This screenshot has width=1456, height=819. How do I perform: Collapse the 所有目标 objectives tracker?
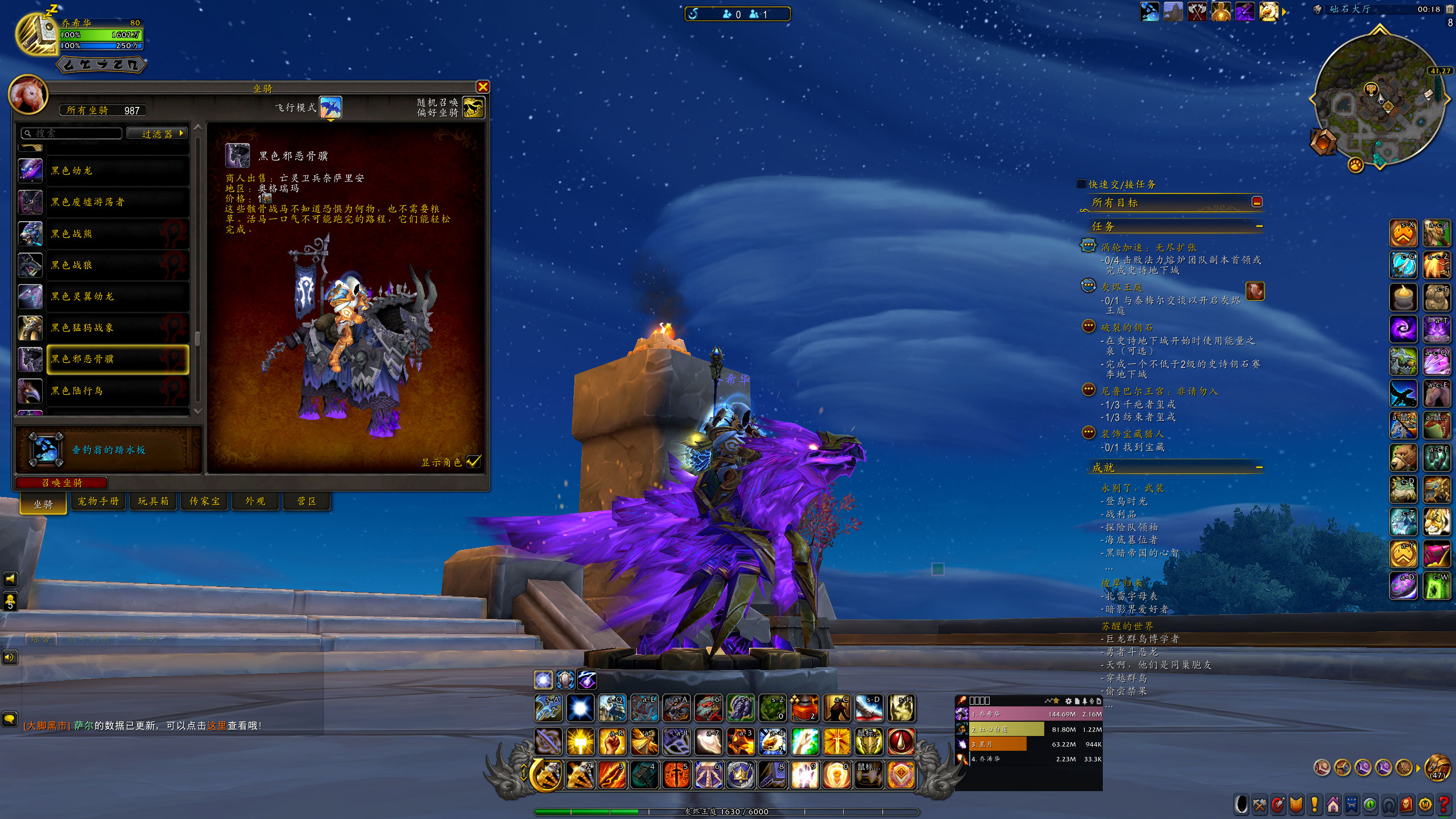[1257, 202]
